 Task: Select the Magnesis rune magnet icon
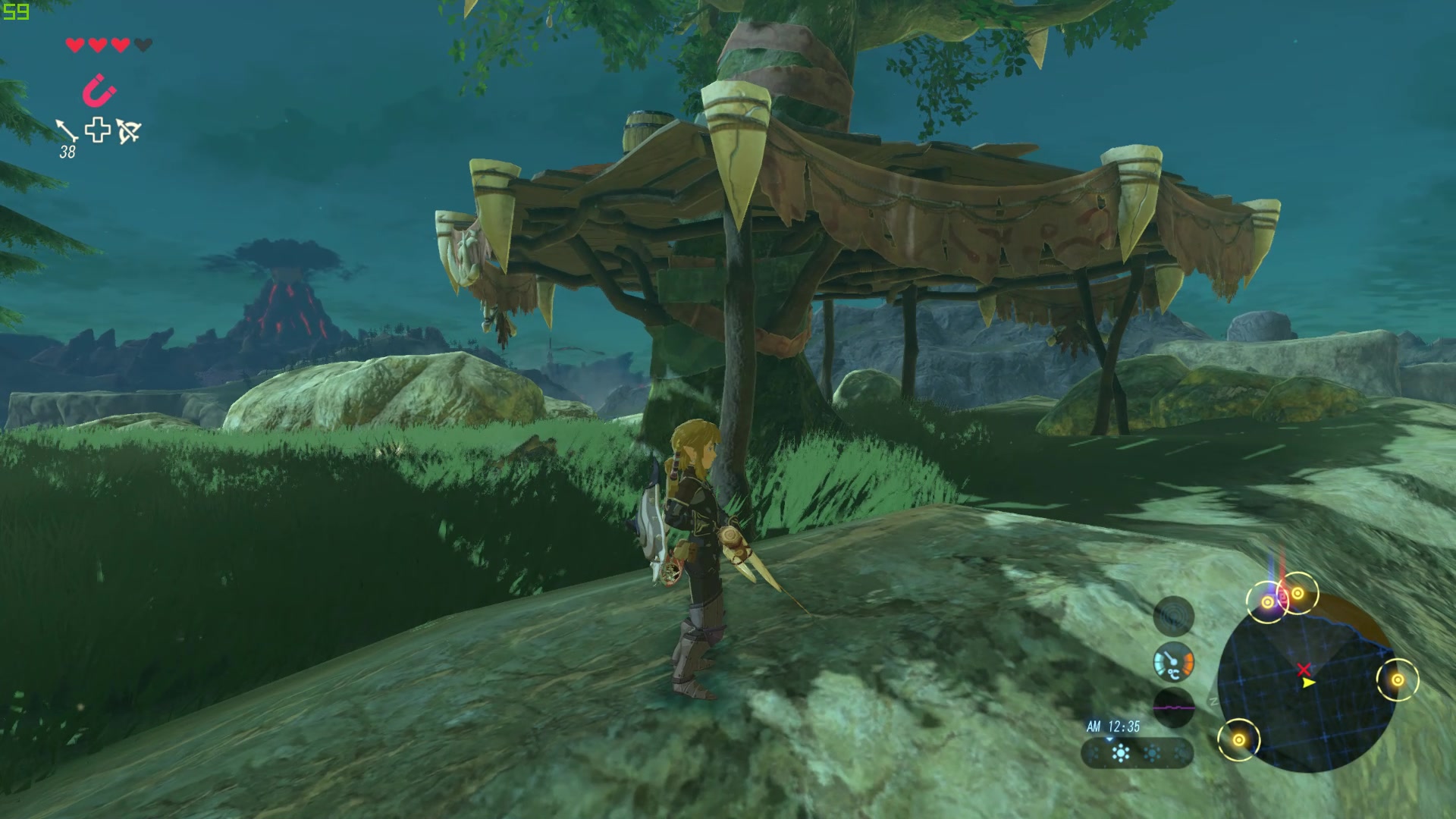pos(99,90)
